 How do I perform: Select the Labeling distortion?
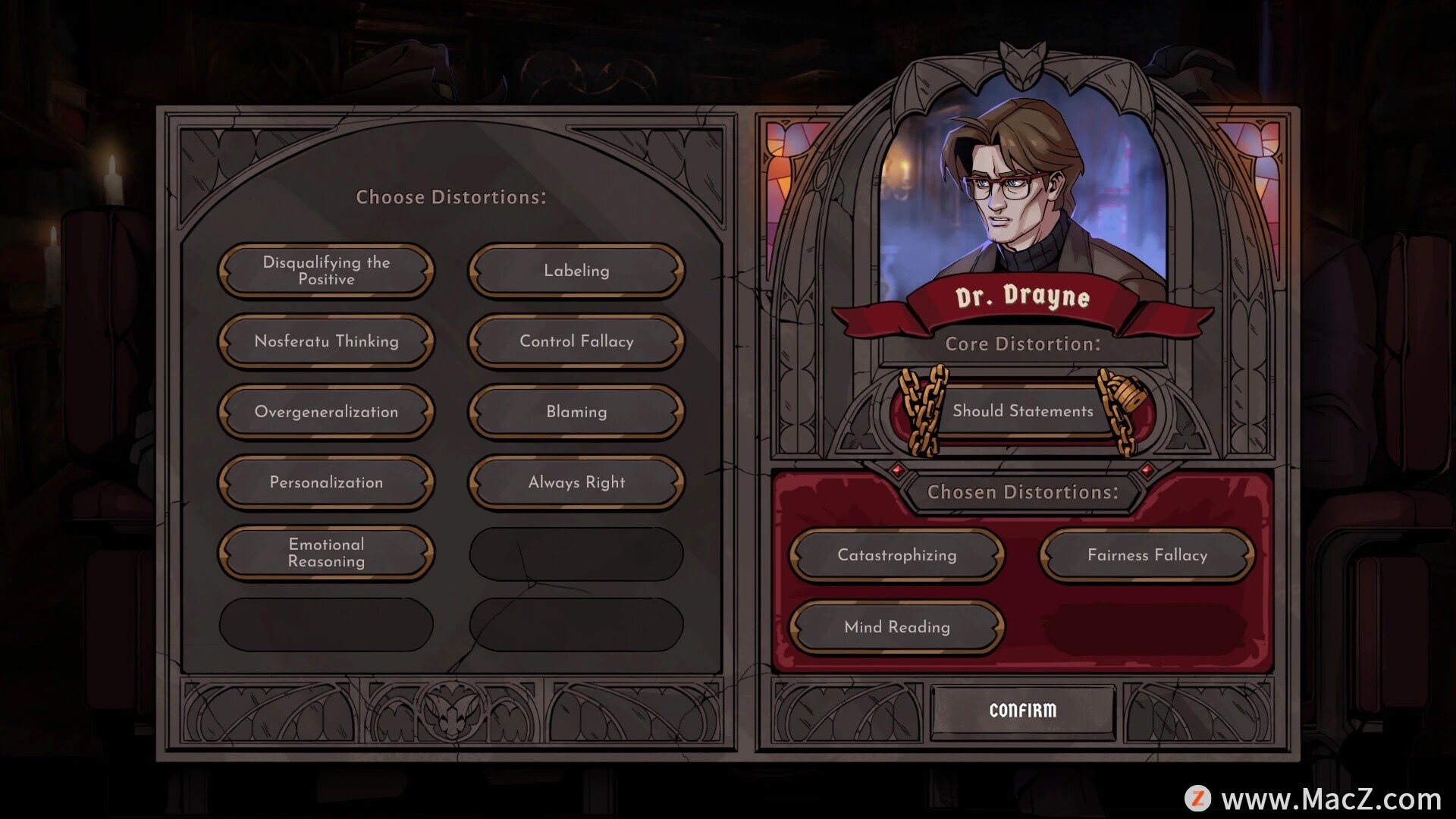pyautogui.click(x=576, y=271)
